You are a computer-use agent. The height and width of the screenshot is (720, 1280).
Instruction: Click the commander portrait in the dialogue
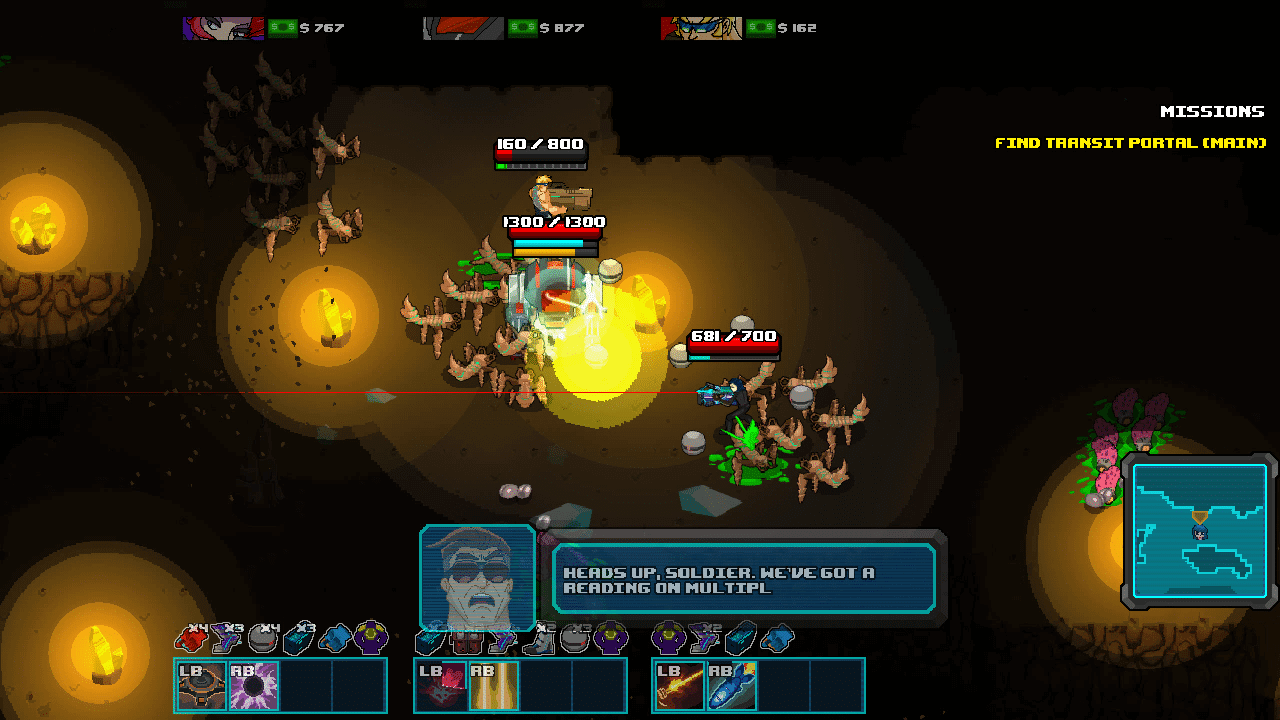click(478, 578)
